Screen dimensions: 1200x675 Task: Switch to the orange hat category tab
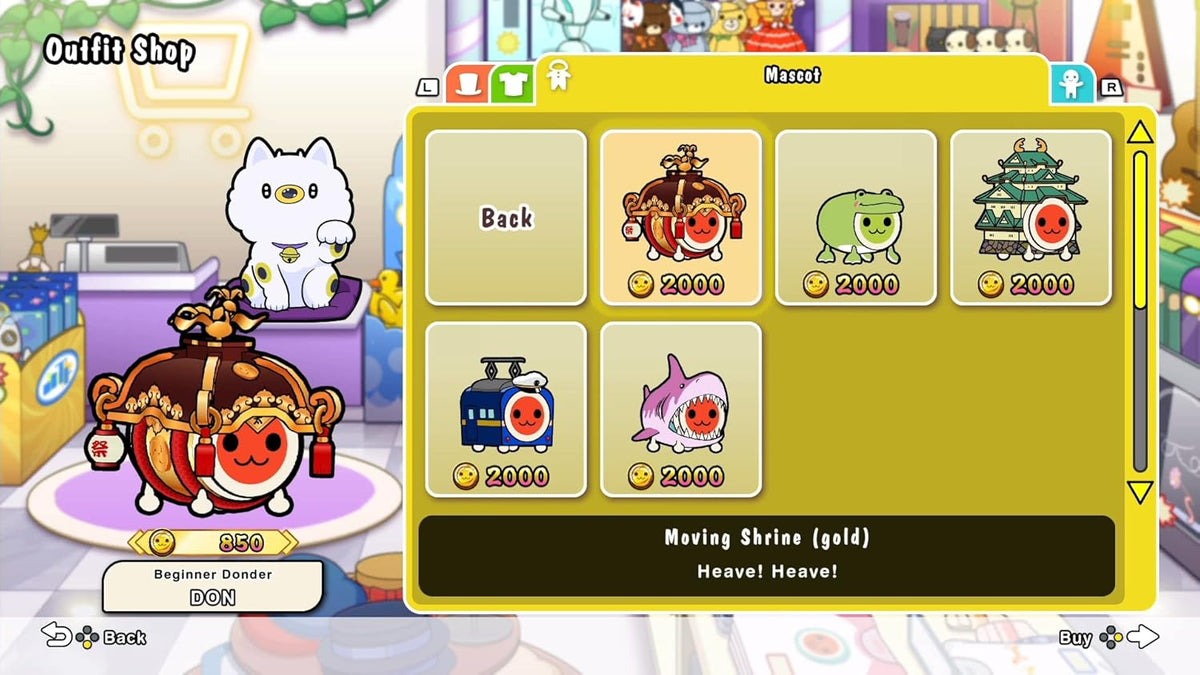point(466,84)
